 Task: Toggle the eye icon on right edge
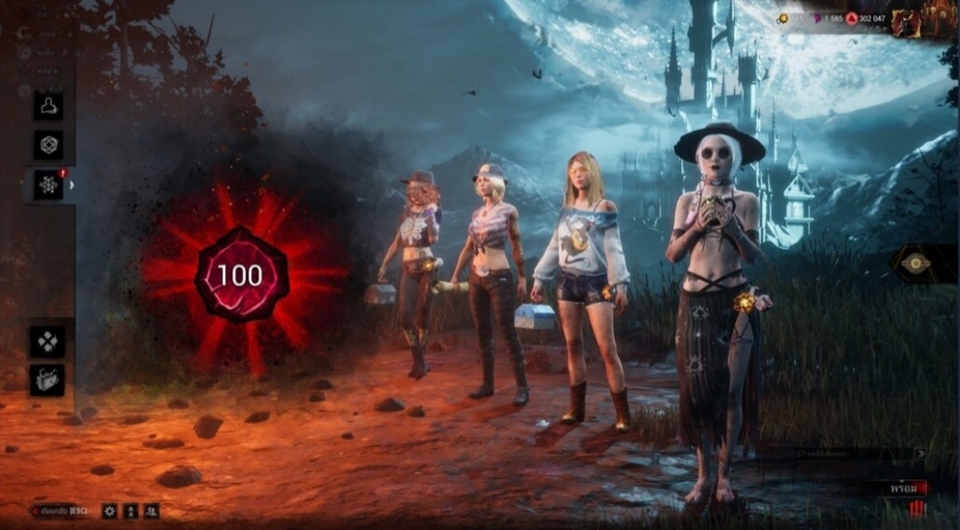click(x=916, y=264)
